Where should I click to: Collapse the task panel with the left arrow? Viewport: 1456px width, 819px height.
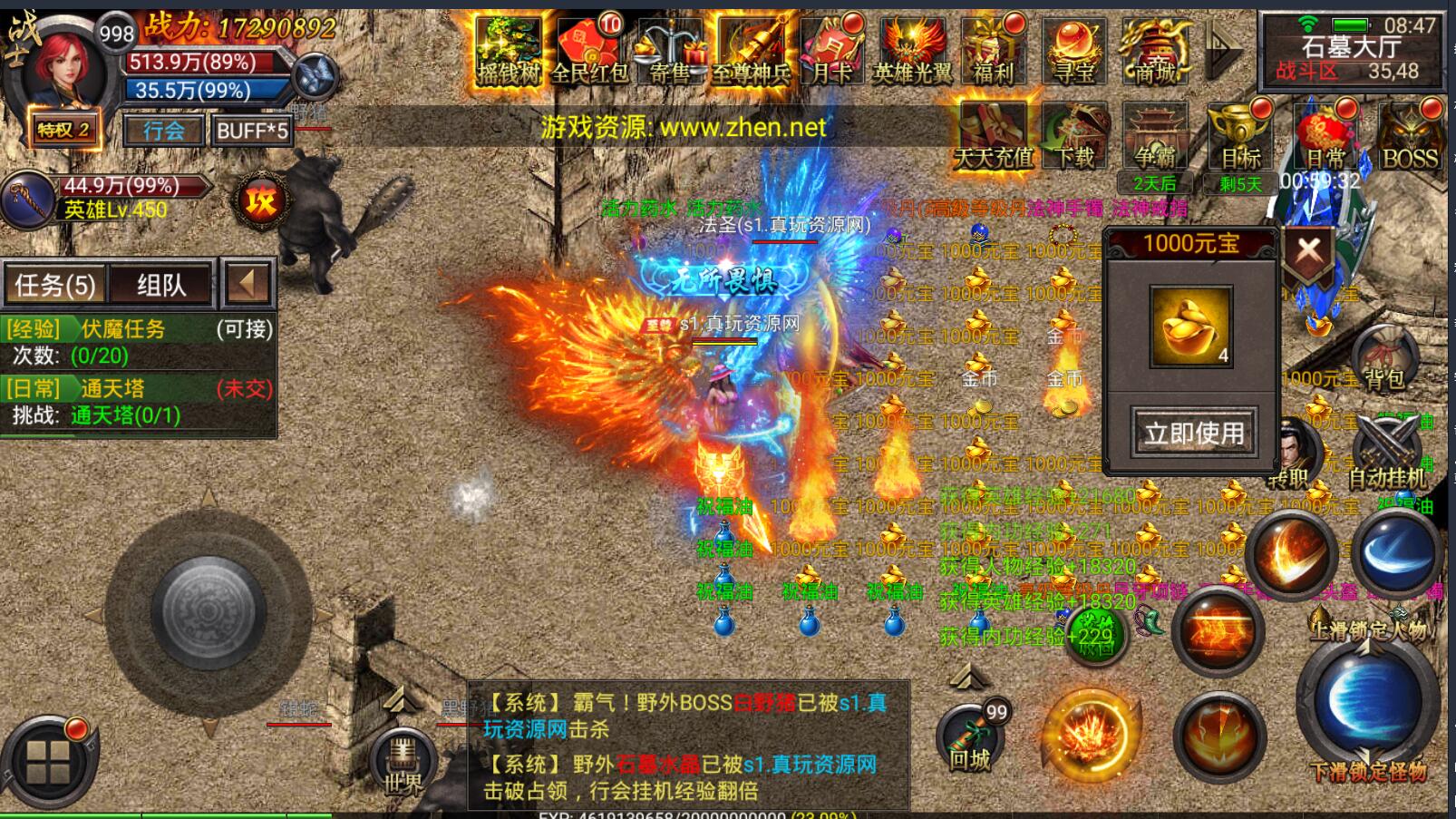point(245,283)
